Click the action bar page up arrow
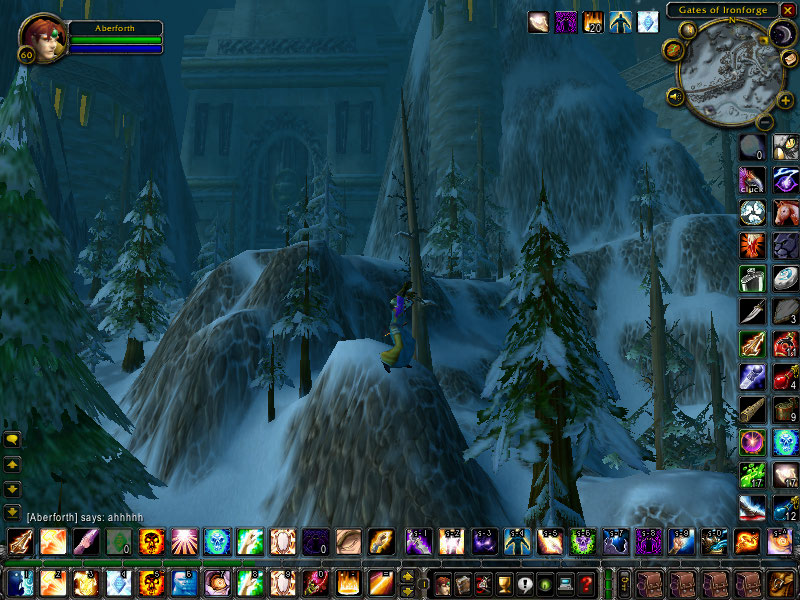This screenshot has width=800, height=600. [408, 576]
